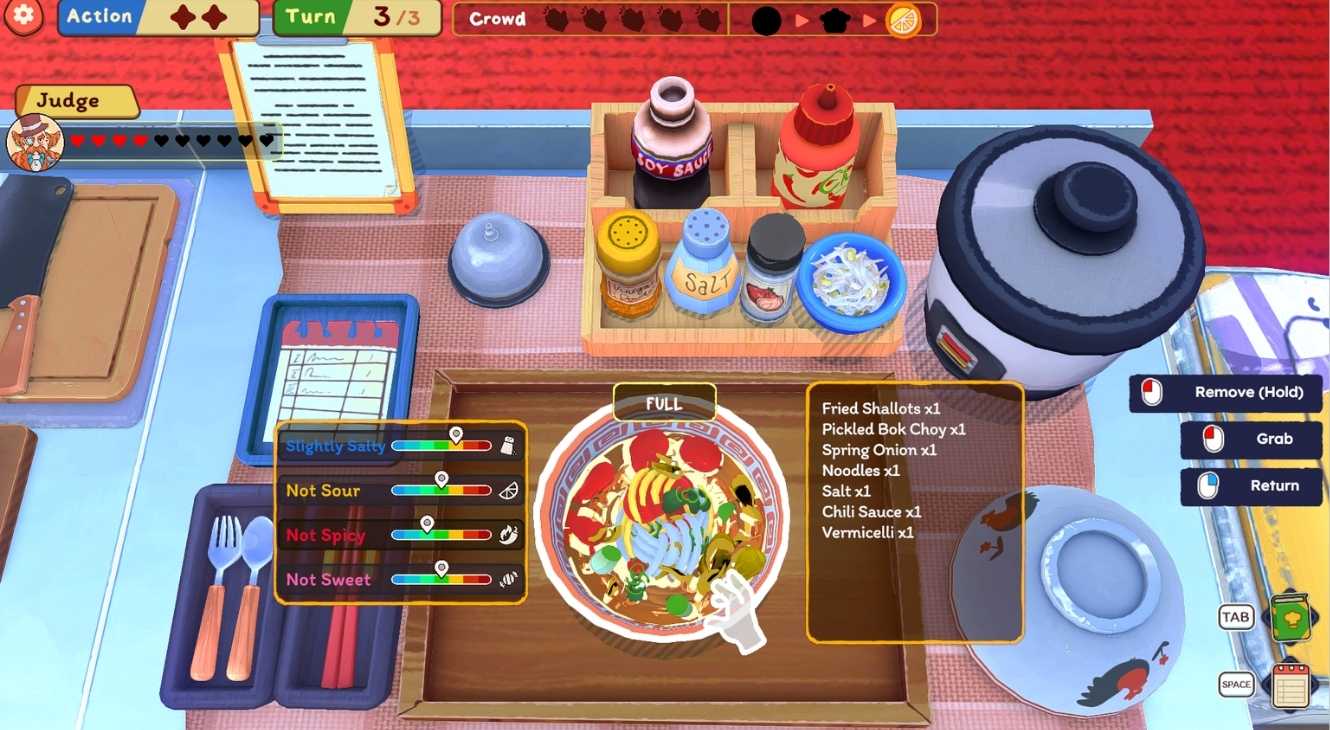The width and height of the screenshot is (1330, 730).
Task: Open the settings gear in the corner
Action: (22, 18)
